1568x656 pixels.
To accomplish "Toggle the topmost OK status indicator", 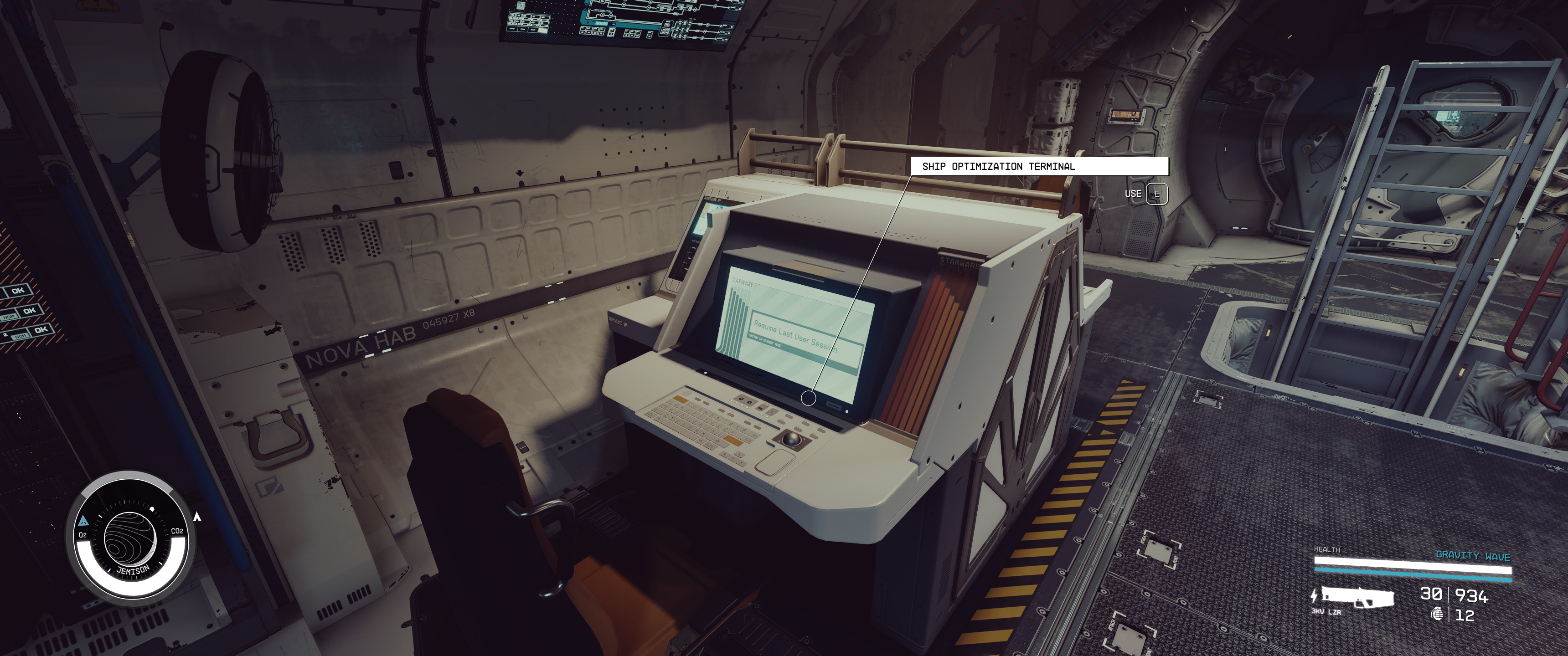I will tap(19, 290).
